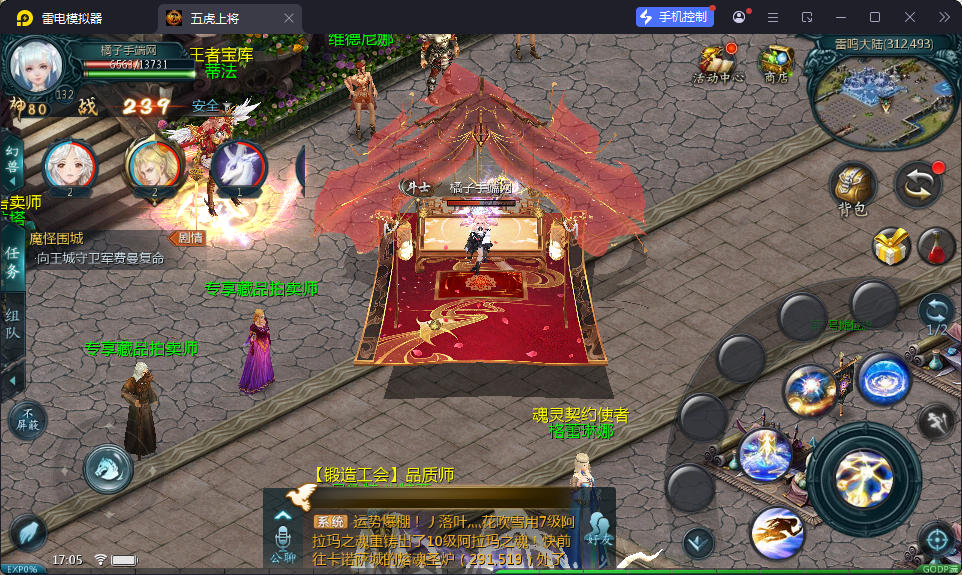Click the gold gift box icon

[889, 246]
